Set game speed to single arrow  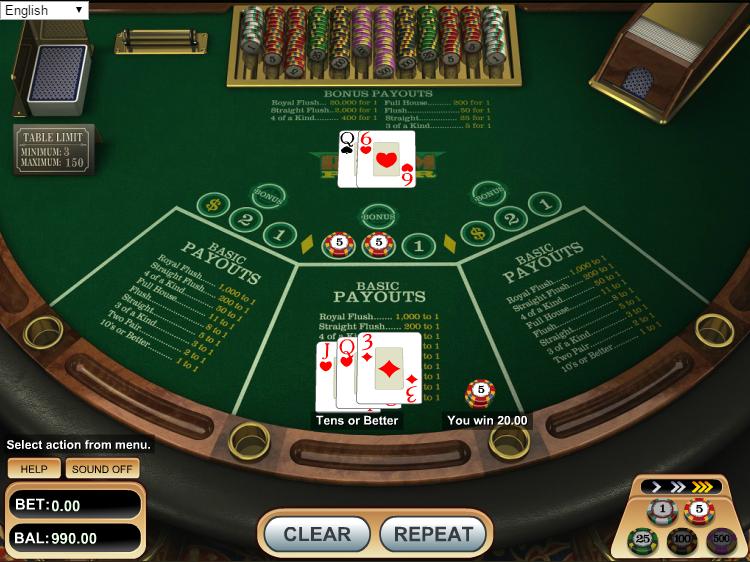(x=657, y=488)
